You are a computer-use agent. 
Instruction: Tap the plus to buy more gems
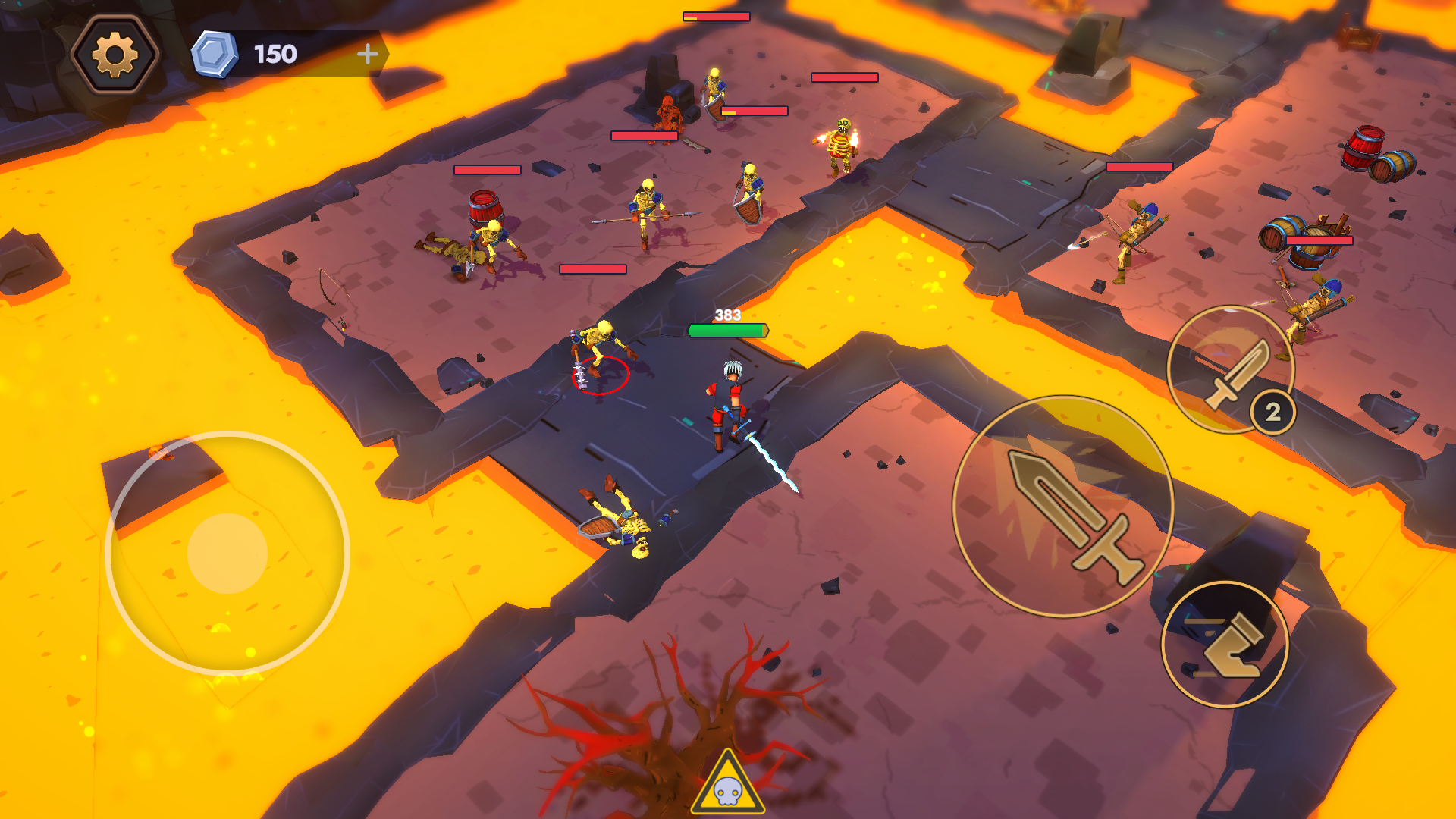(x=369, y=53)
